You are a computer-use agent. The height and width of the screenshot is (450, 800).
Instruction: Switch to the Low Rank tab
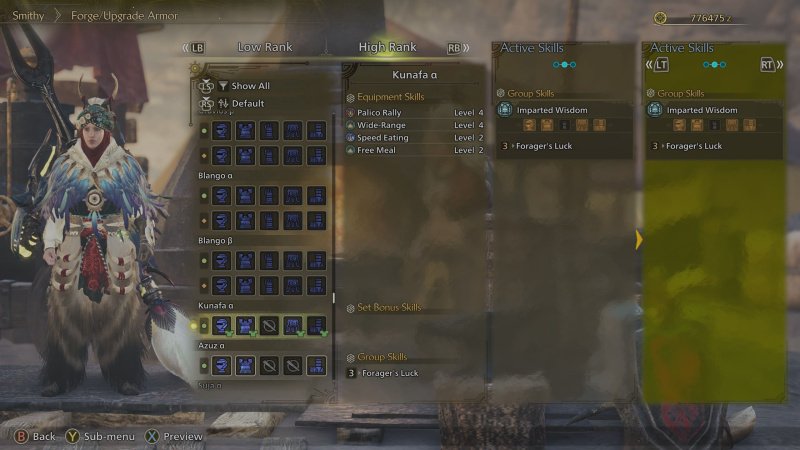click(x=264, y=47)
